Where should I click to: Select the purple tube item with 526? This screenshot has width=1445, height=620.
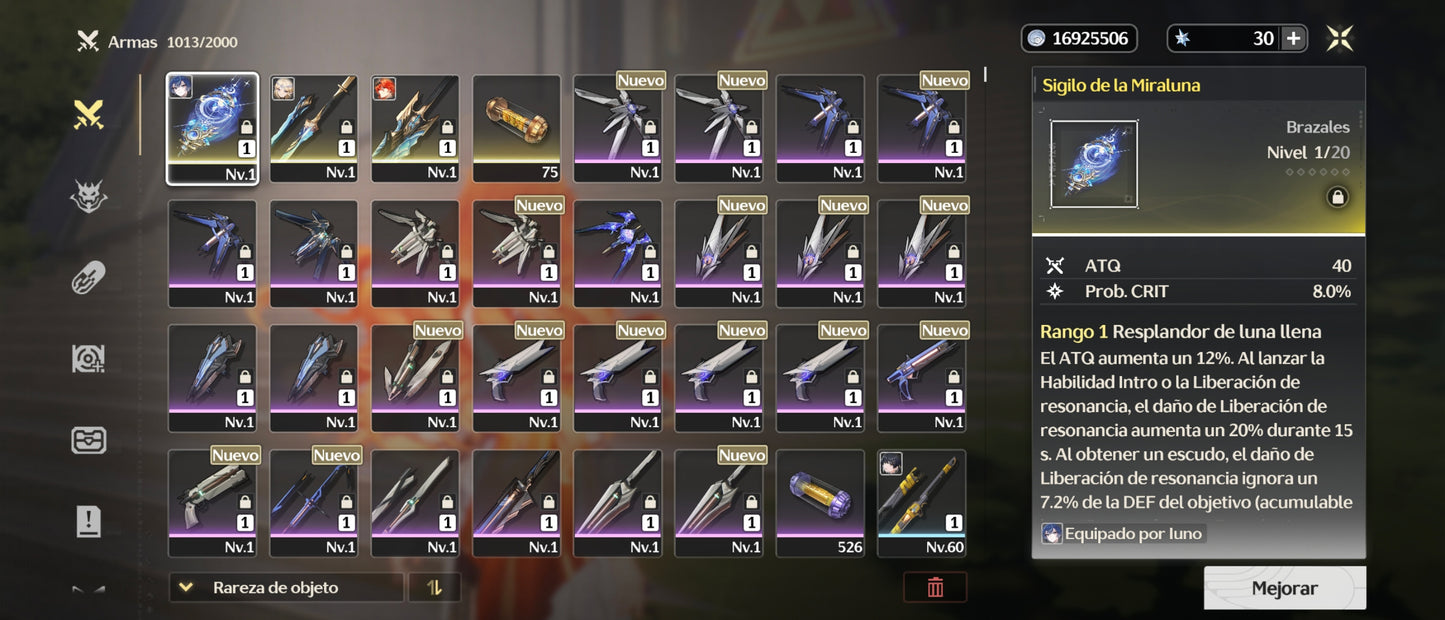[x=820, y=503]
